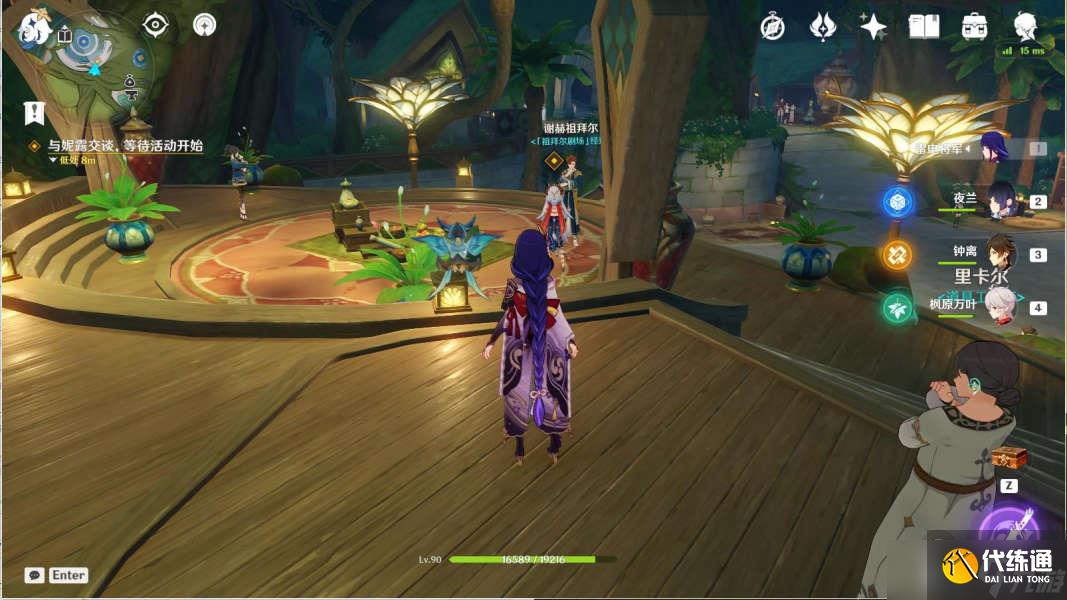Select party member 夜兰
This screenshot has height=600, width=1067.
(1000, 200)
